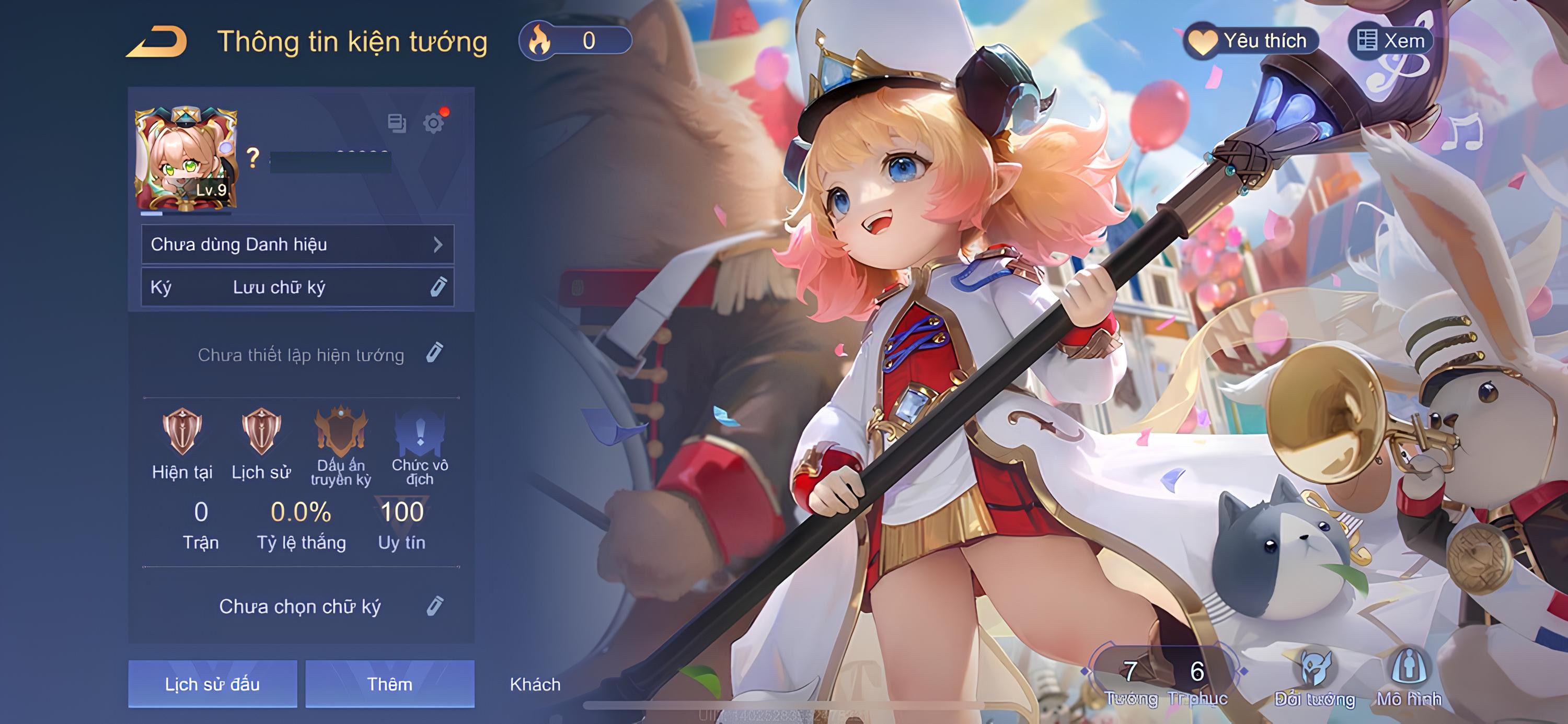The image size is (1568, 724).
Task: Click the Thêm button
Action: coord(389,684)
